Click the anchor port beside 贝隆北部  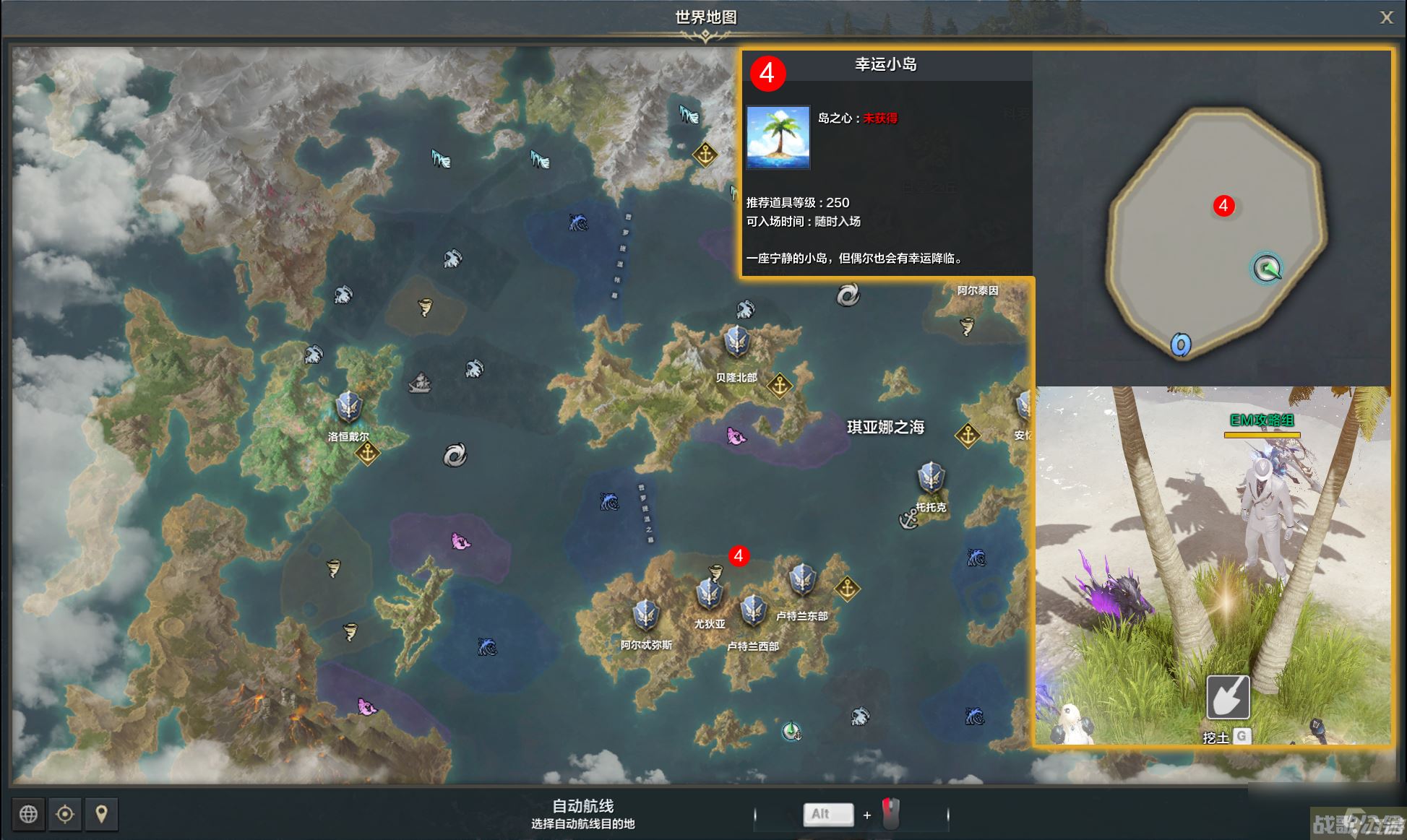(x=779, y=386)
